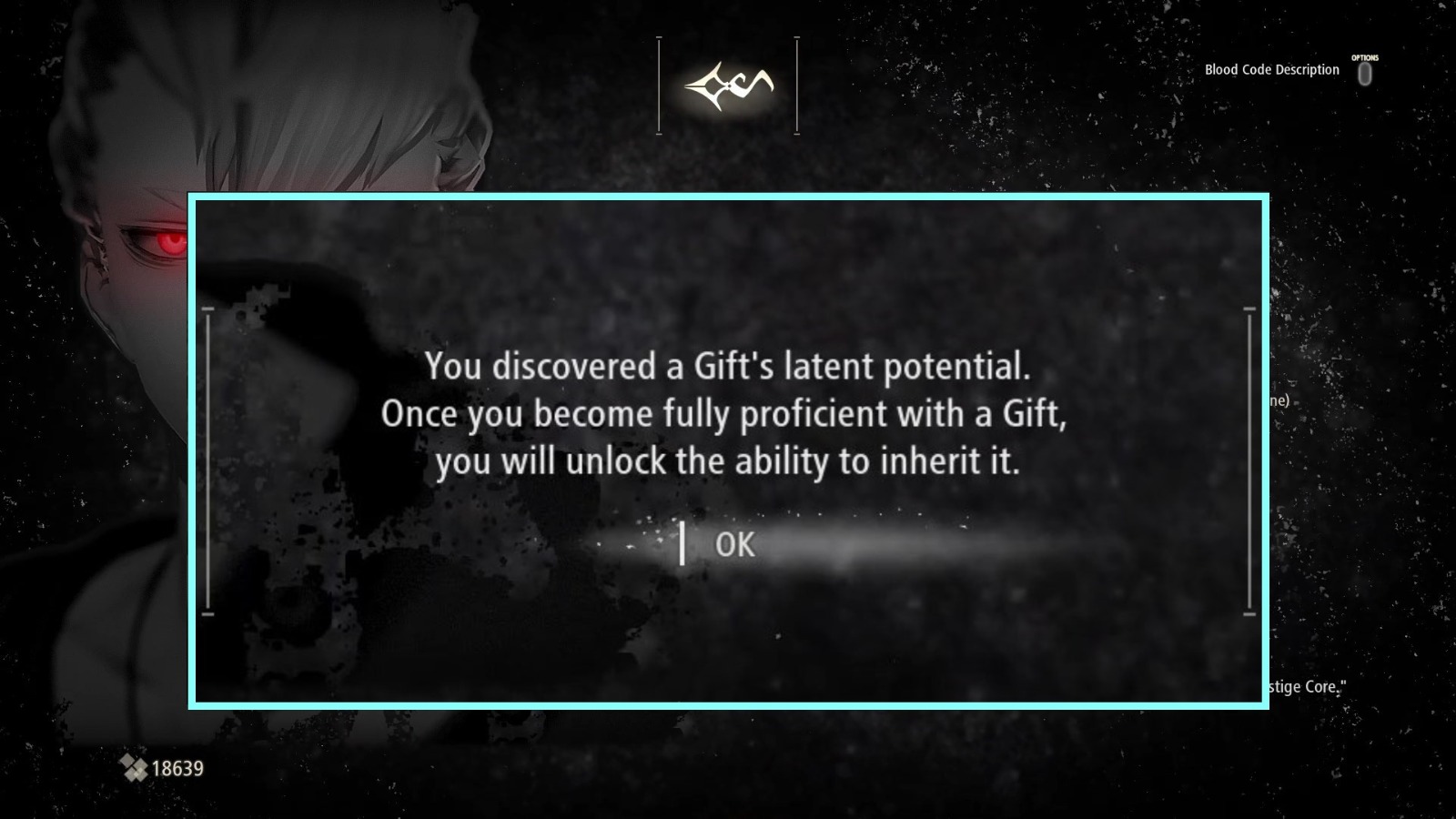The width and height of the screenshot is (1456, 819).
Task: Open the Blood Code Description header
Action: pos(1270,68)
